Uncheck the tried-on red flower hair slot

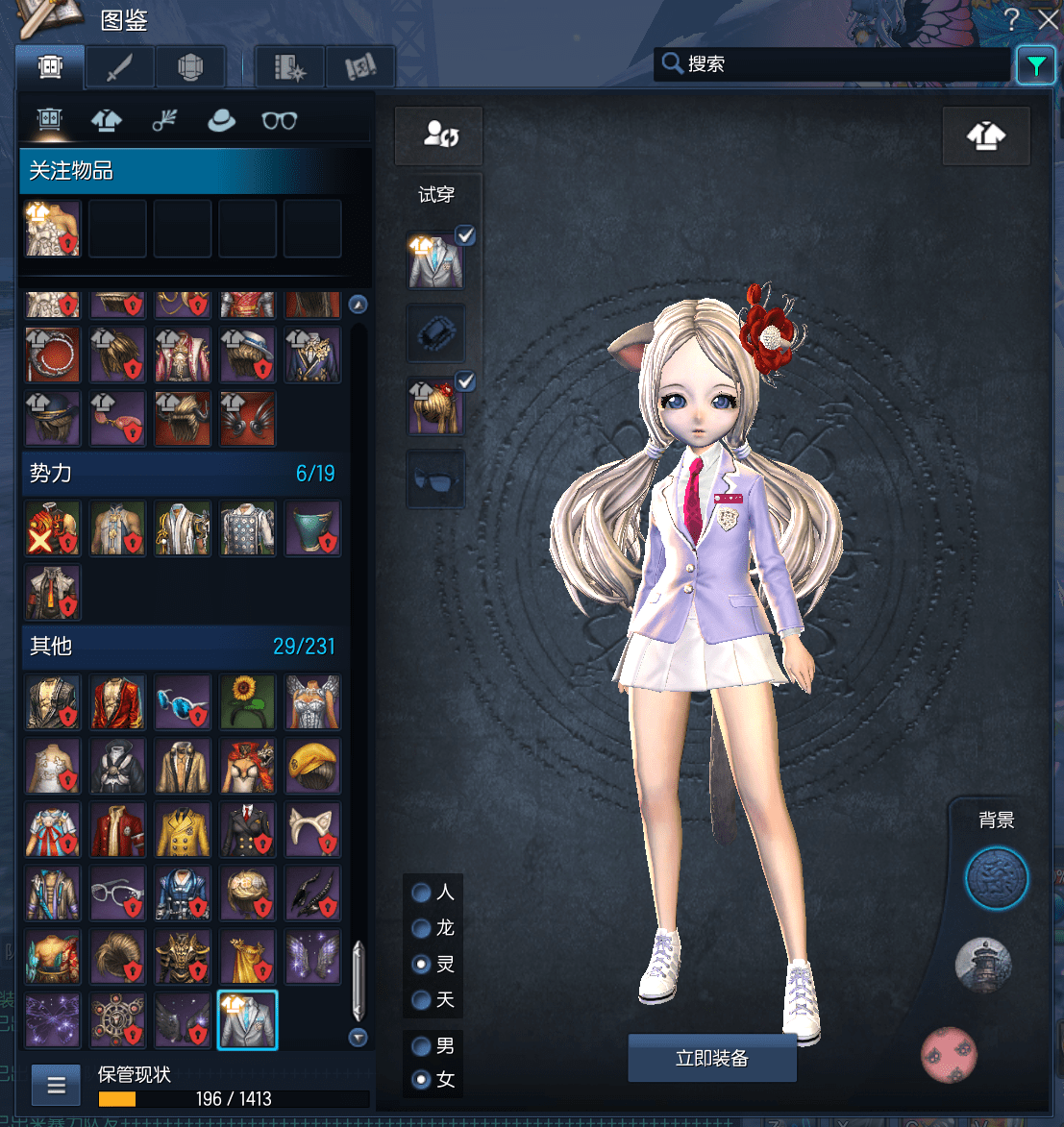pyautogui.click(x=465, y=382)
